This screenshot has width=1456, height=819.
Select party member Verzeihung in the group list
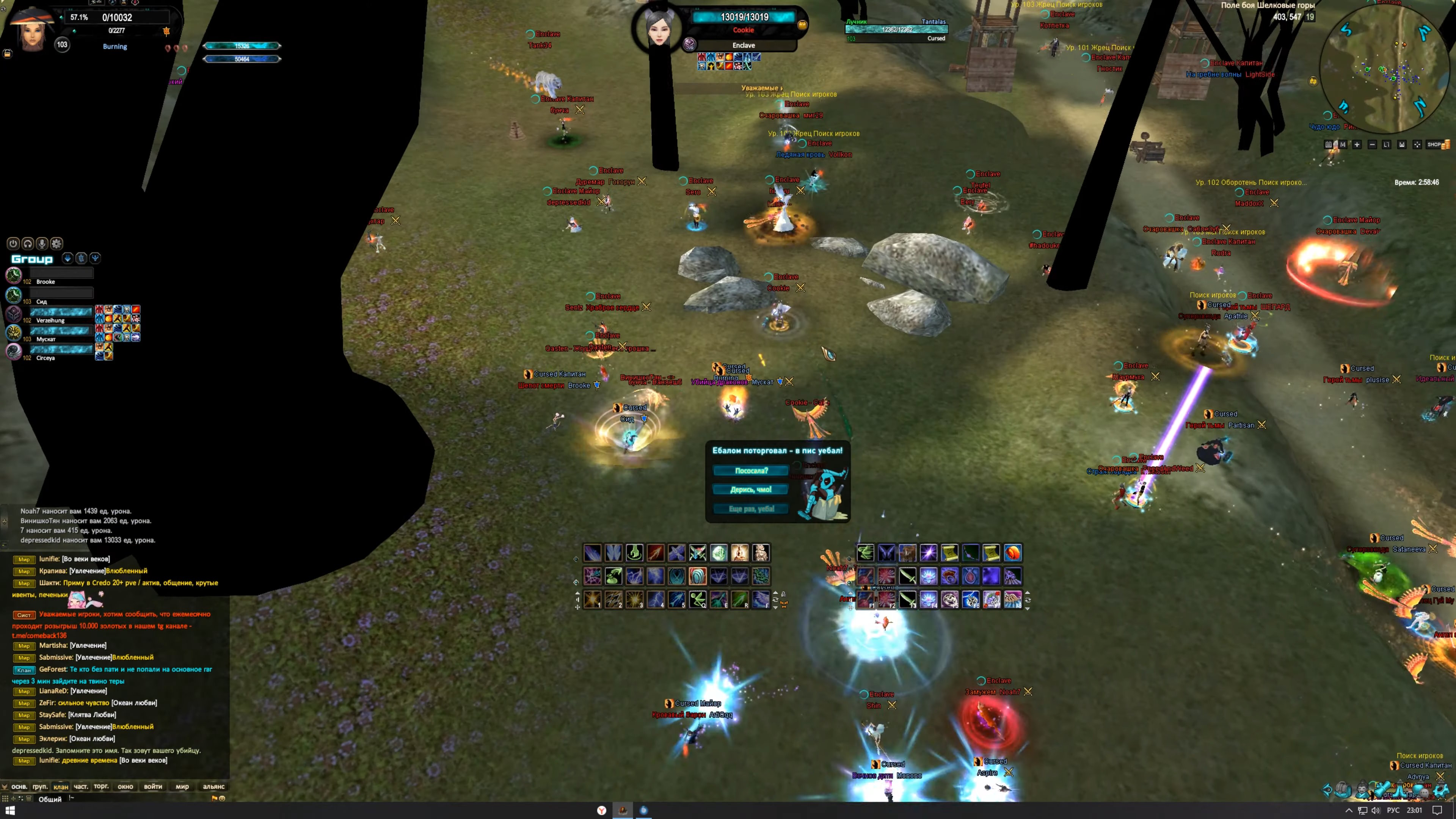[x=50, y=320]
